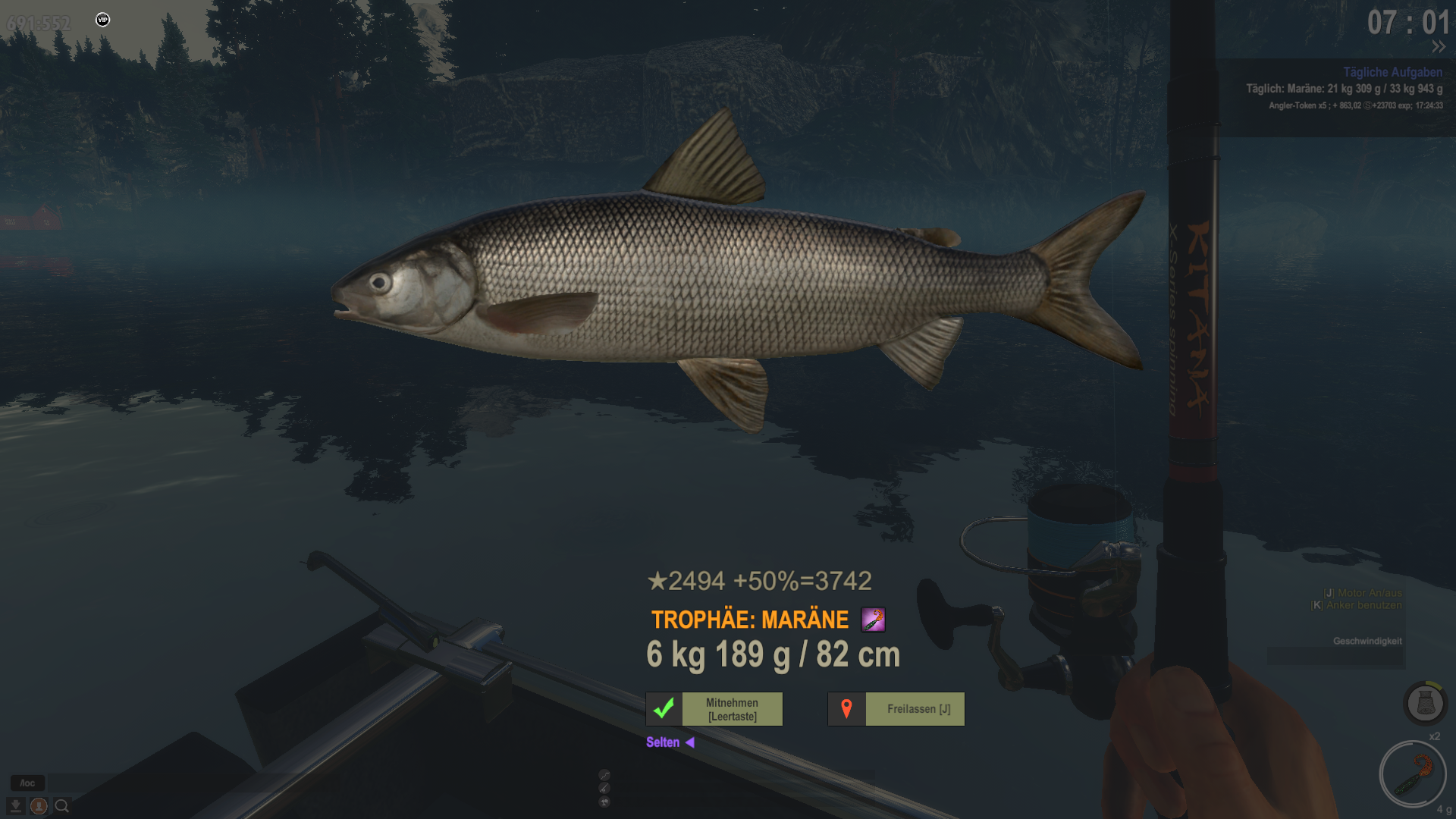Click the VIP status badge

103,20
